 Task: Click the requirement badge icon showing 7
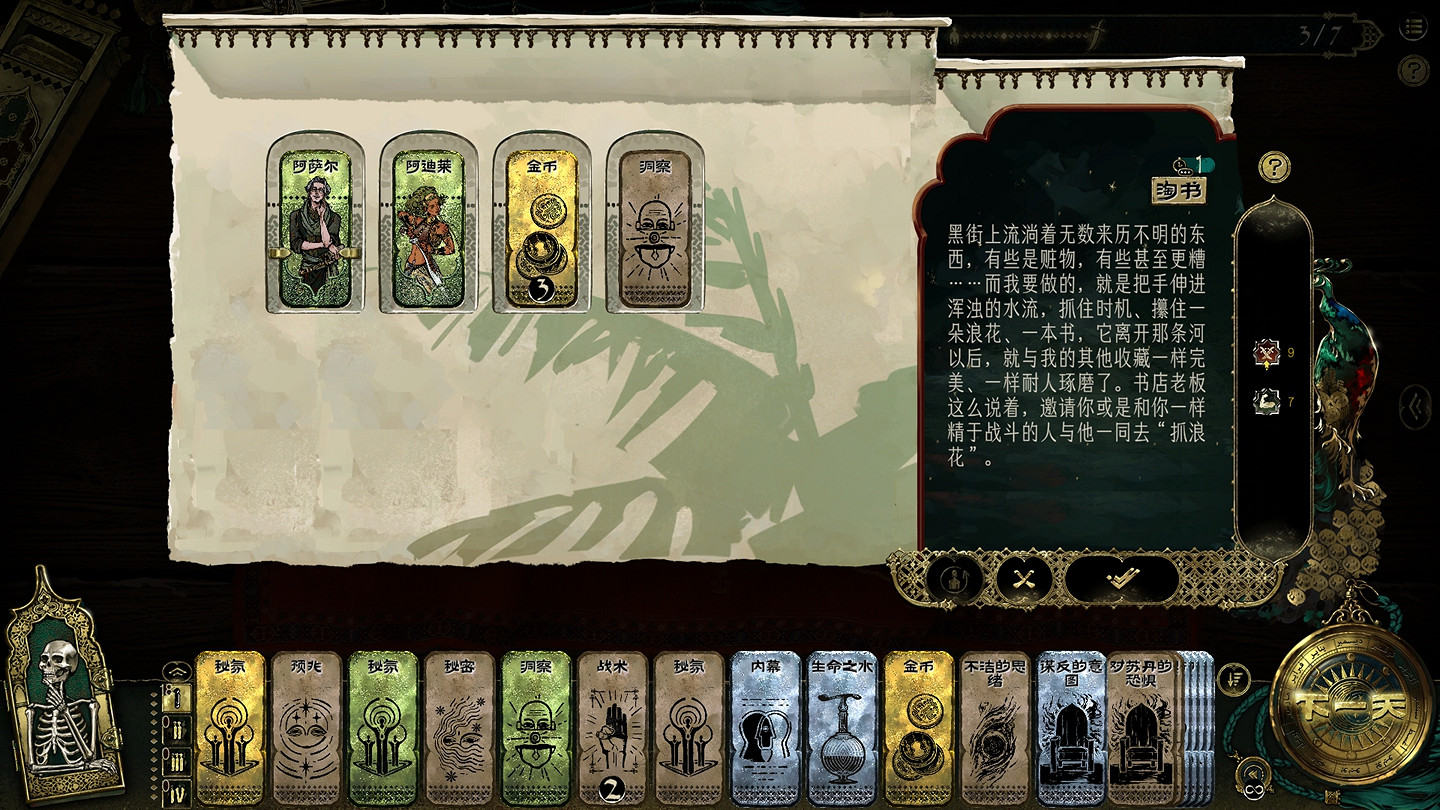coord(1268,404)
